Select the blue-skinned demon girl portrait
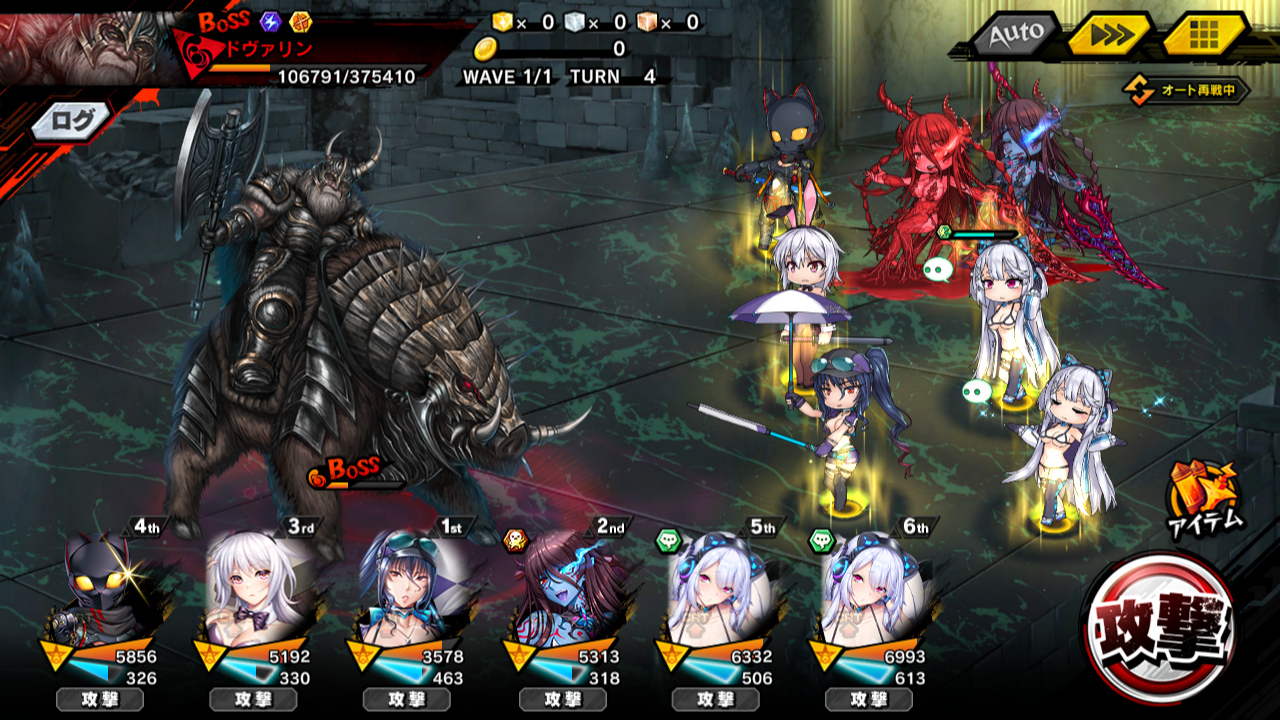 pos(566,590)
